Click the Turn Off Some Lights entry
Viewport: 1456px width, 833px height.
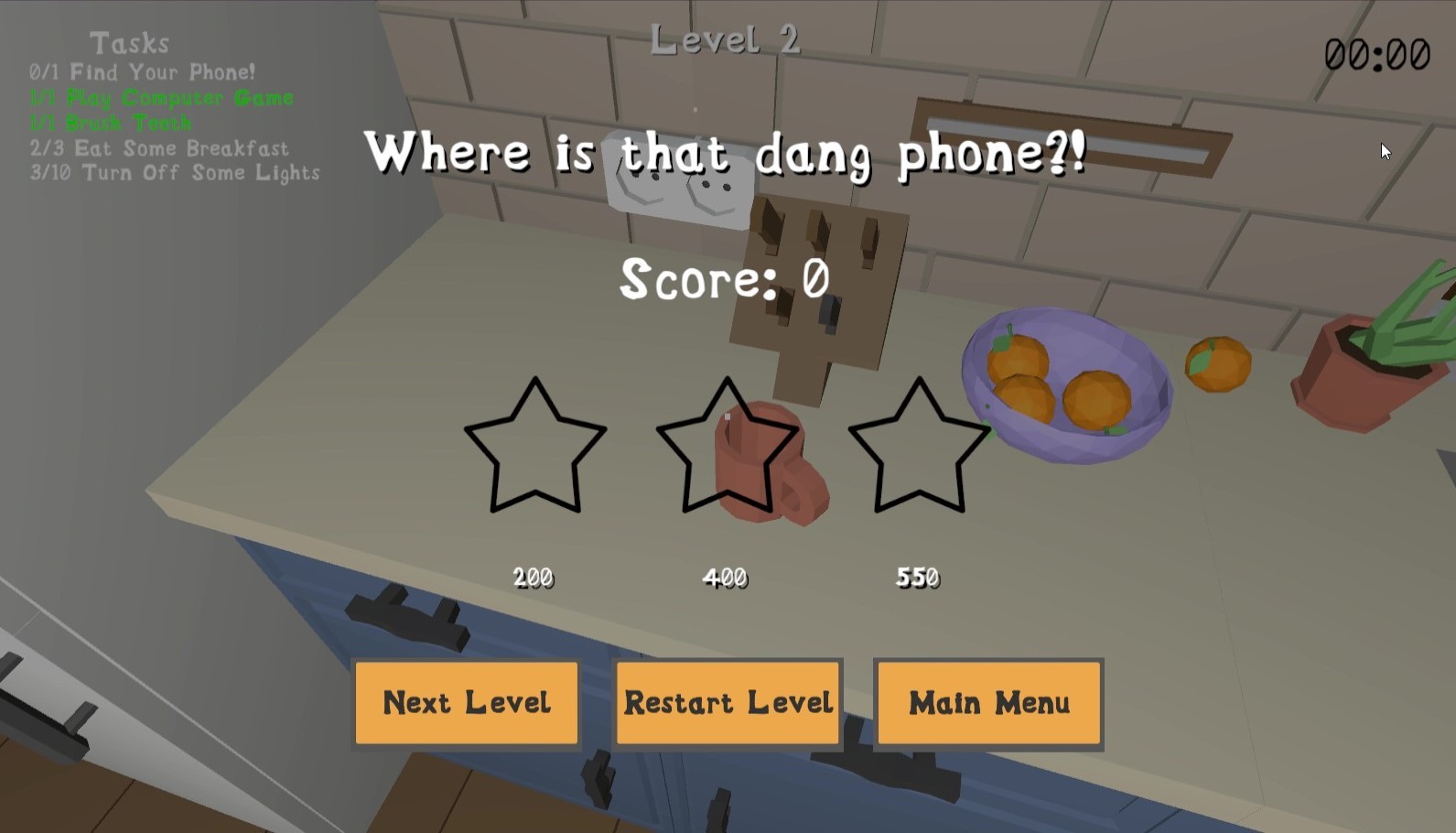coord(174,174)
